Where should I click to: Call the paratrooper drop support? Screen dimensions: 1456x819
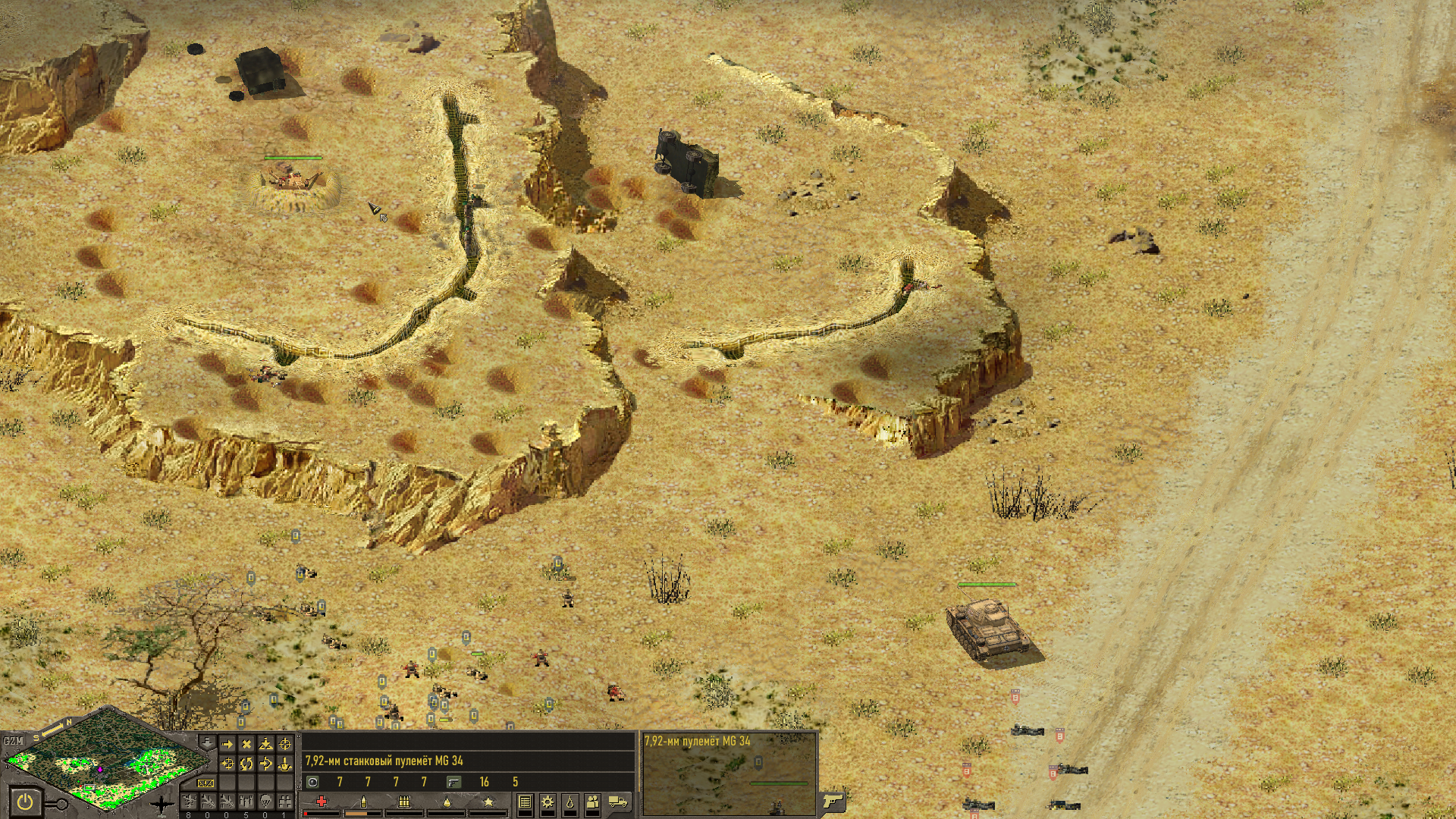click(x=265, y=802)
